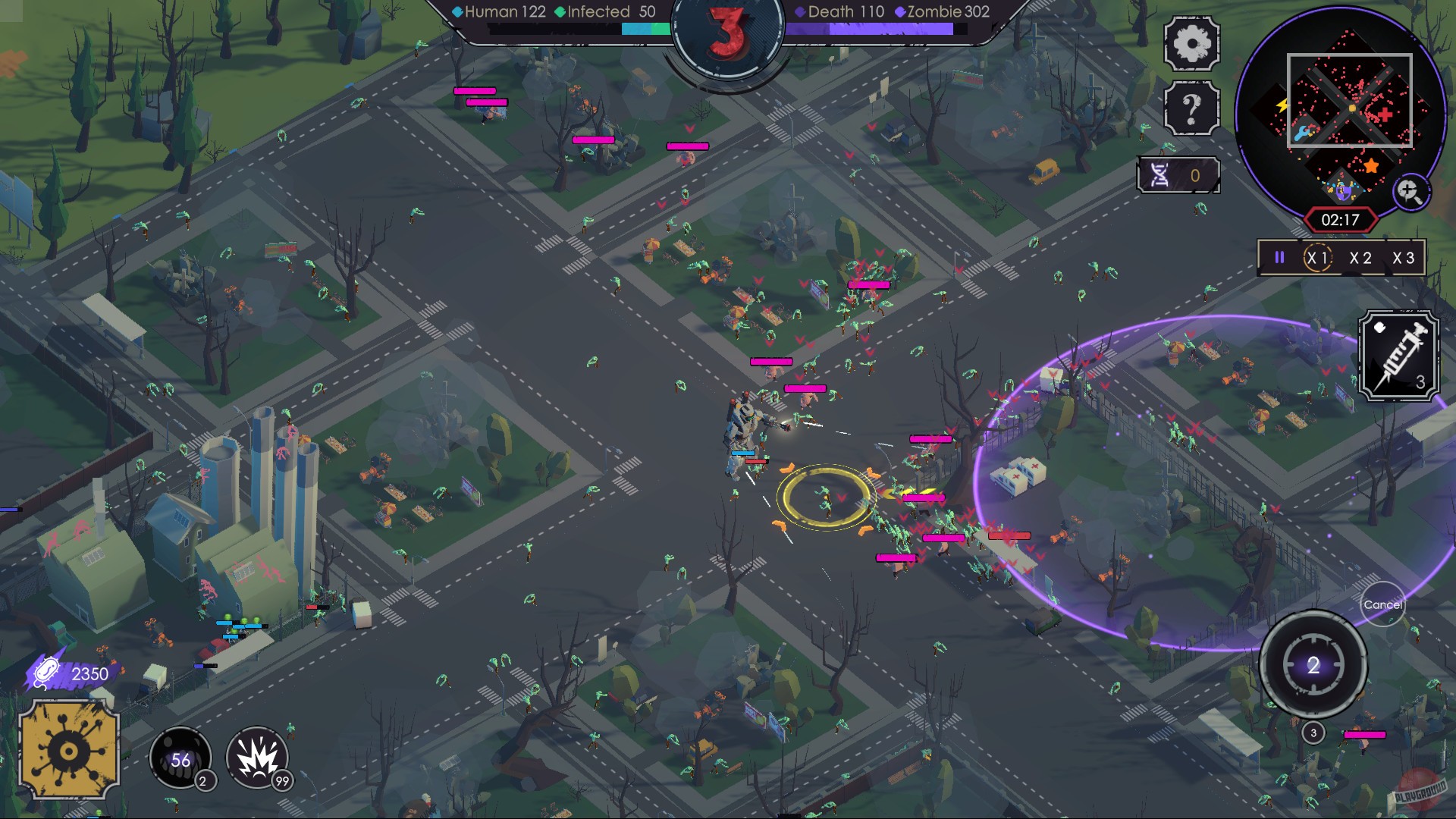
Task: Select X1 speed setting
Action: click(1316, 258)
